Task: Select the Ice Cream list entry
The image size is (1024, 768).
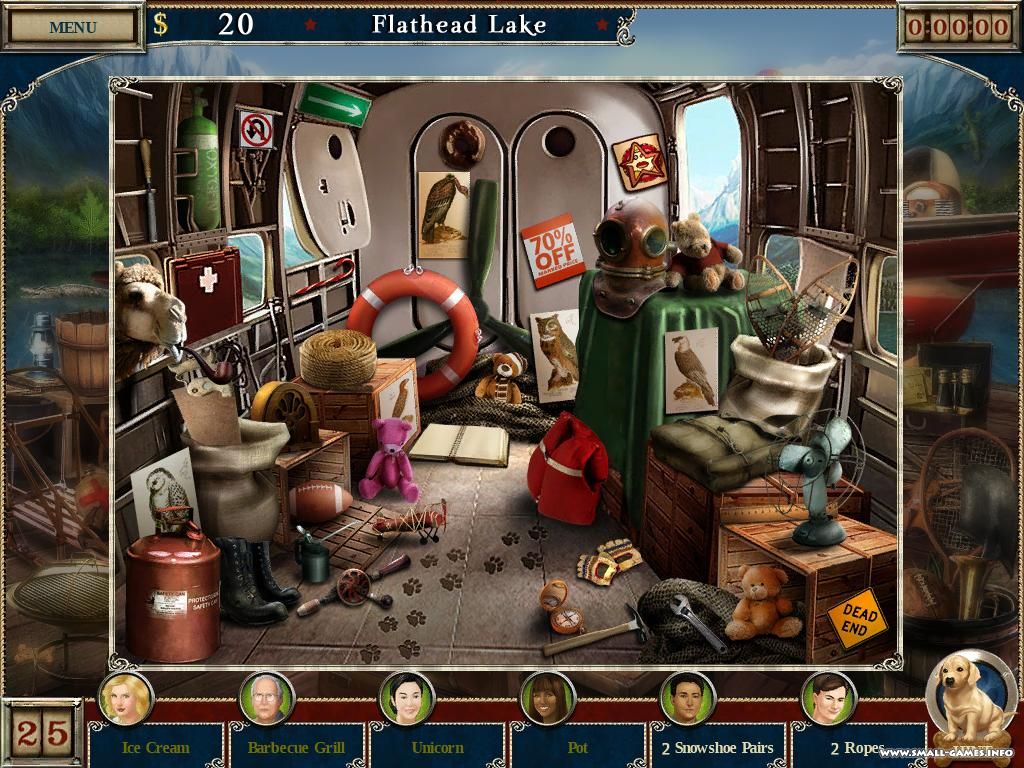Action: point(155,747)
